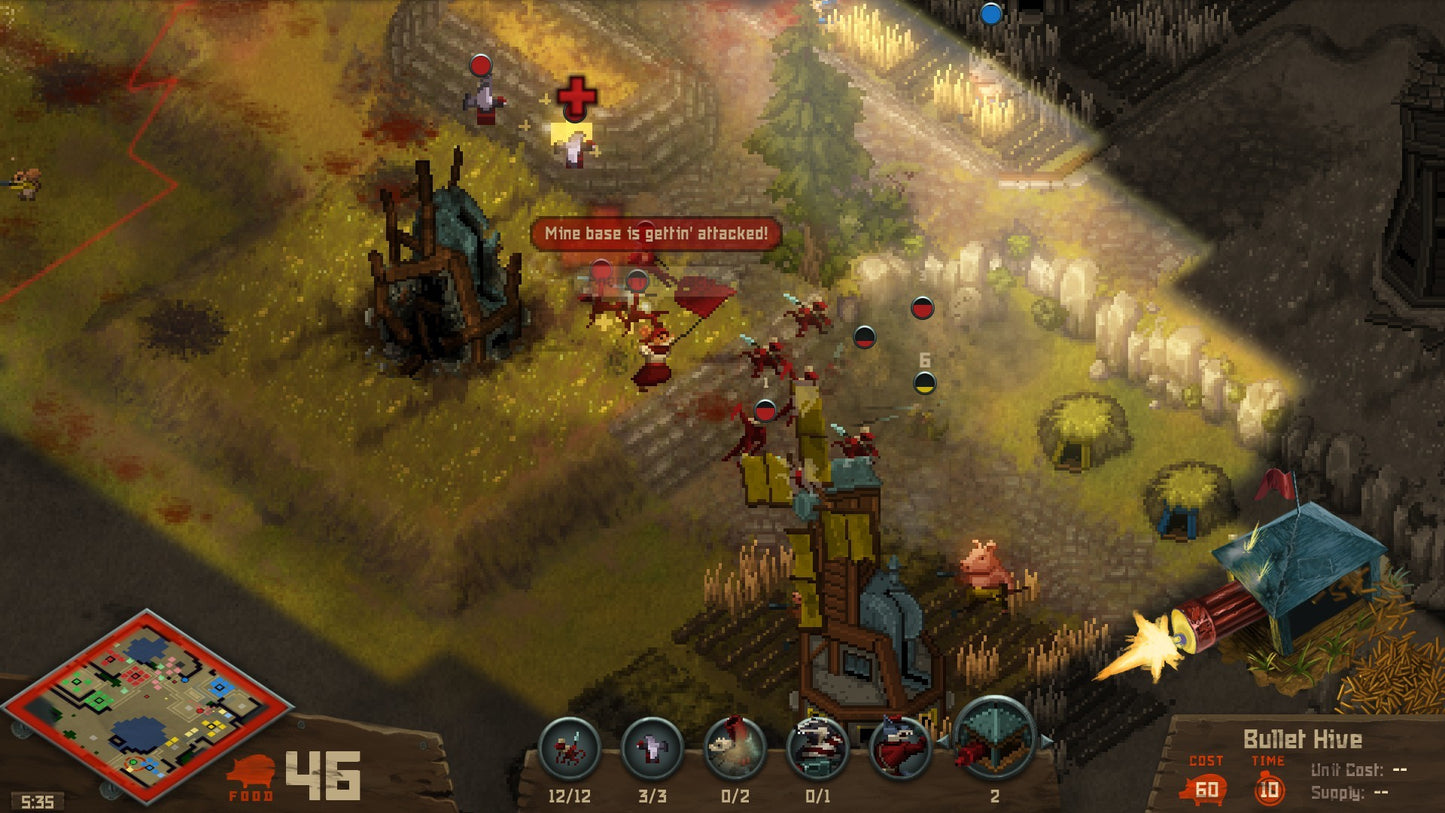This screenshot has height=813, width=1445.
Task: Select the red-coated fox unit icon
Action: coord(899,749)
